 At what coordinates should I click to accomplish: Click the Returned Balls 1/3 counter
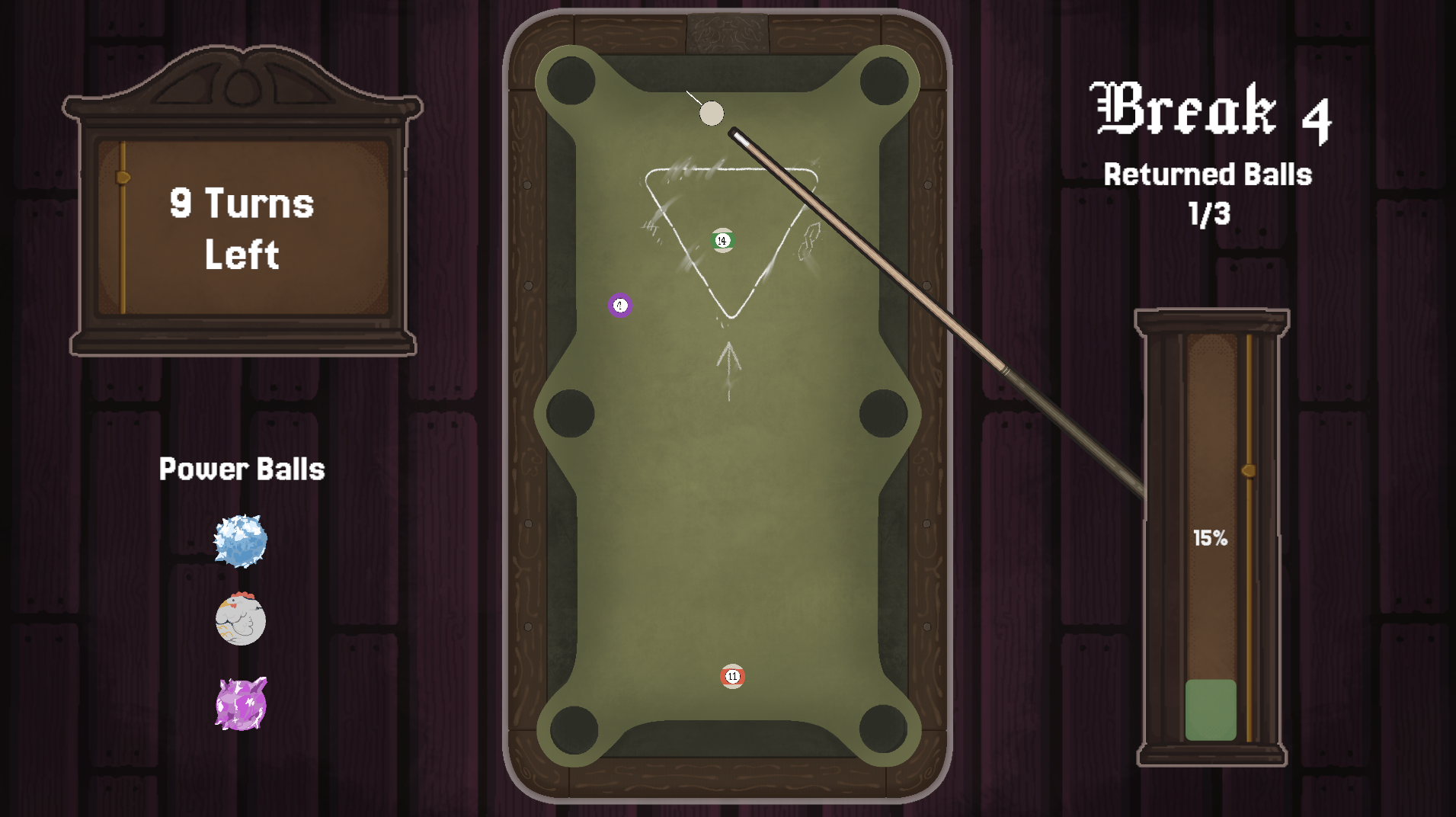1208,194
